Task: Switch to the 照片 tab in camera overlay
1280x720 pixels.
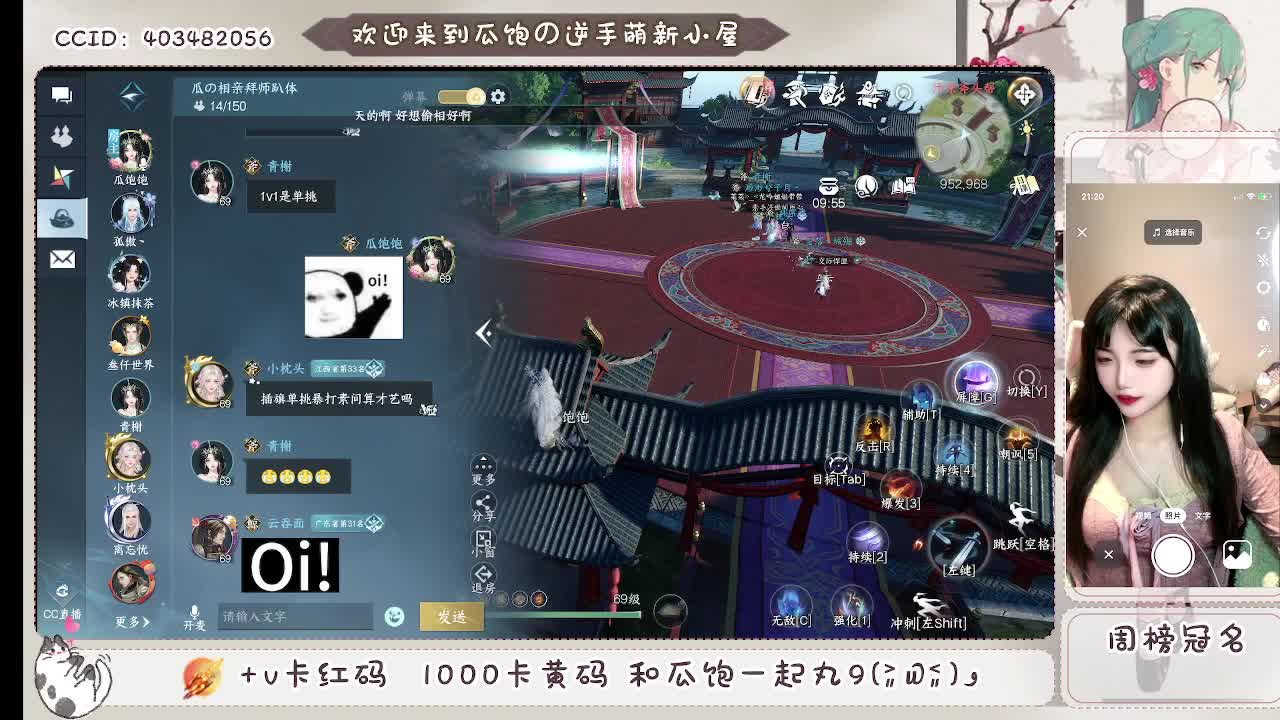Action: pyautogui.click(x=1174, y=515)
